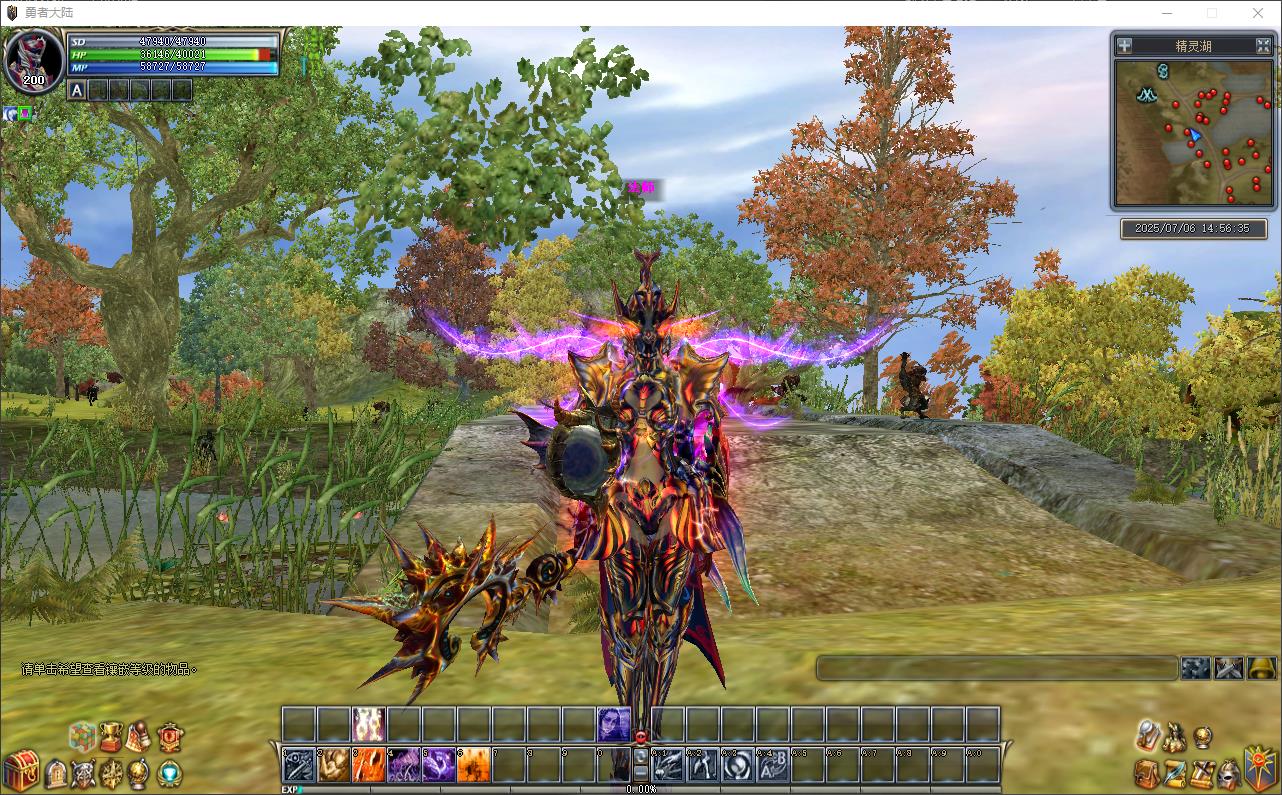Select the skull and crossed swords icon
1282x795 pixels.
pos(84,774)
